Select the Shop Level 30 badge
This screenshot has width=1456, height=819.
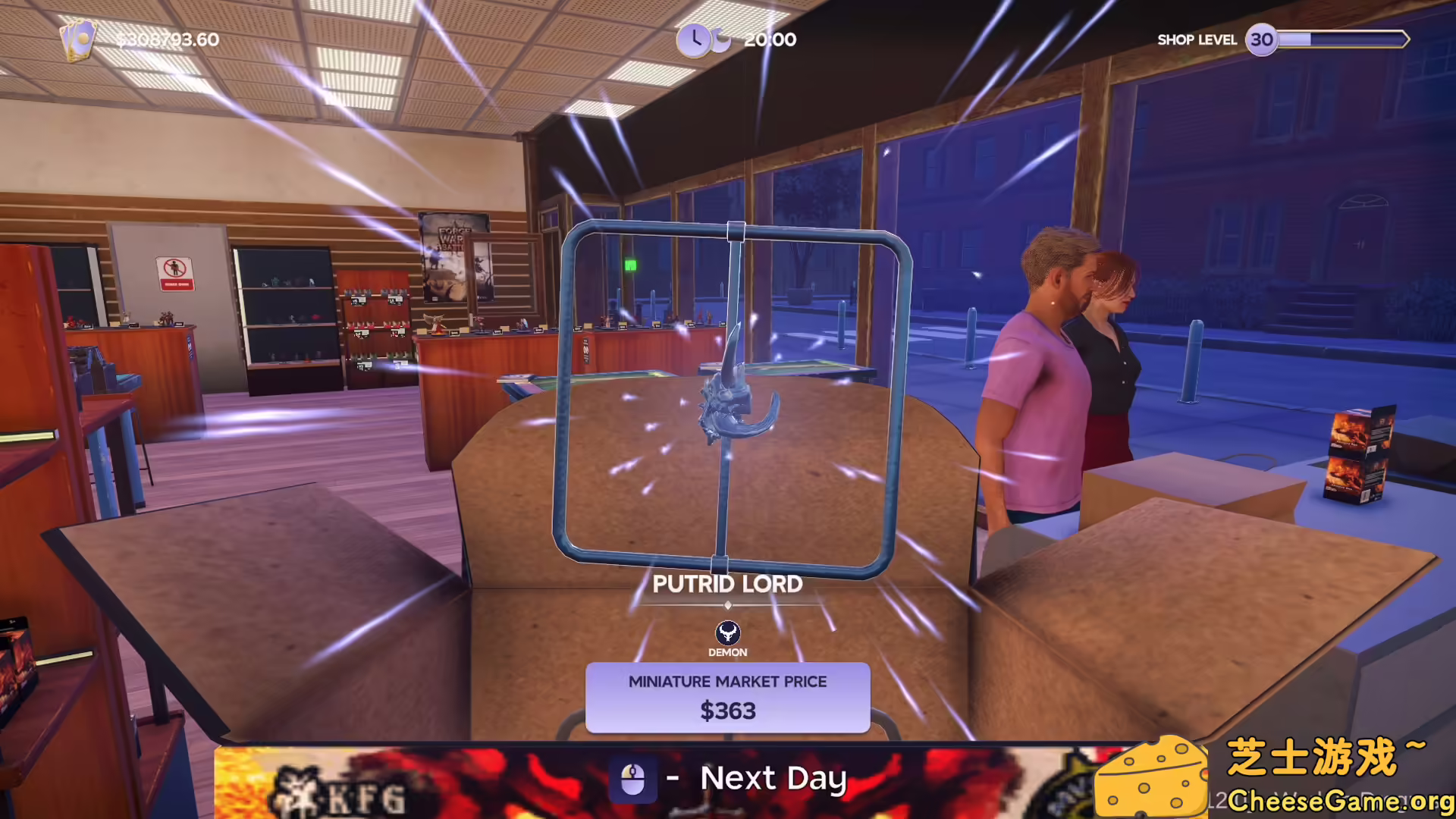pyautogui.click(x=1263, y=39)
